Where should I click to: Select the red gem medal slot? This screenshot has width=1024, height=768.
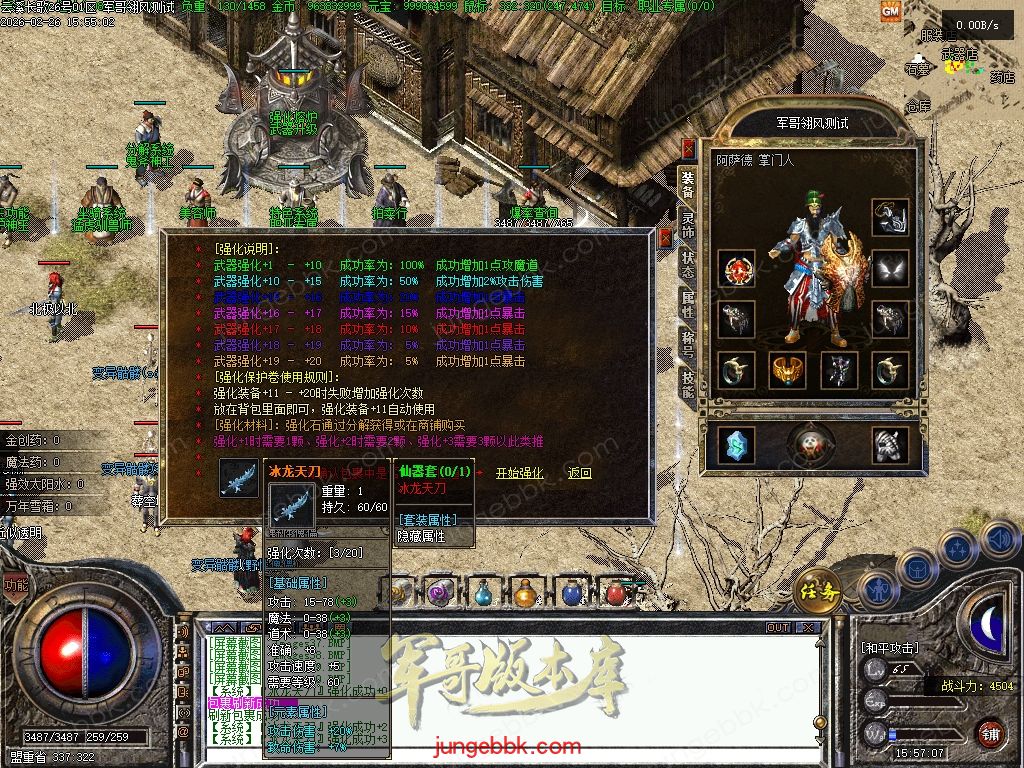737,268
